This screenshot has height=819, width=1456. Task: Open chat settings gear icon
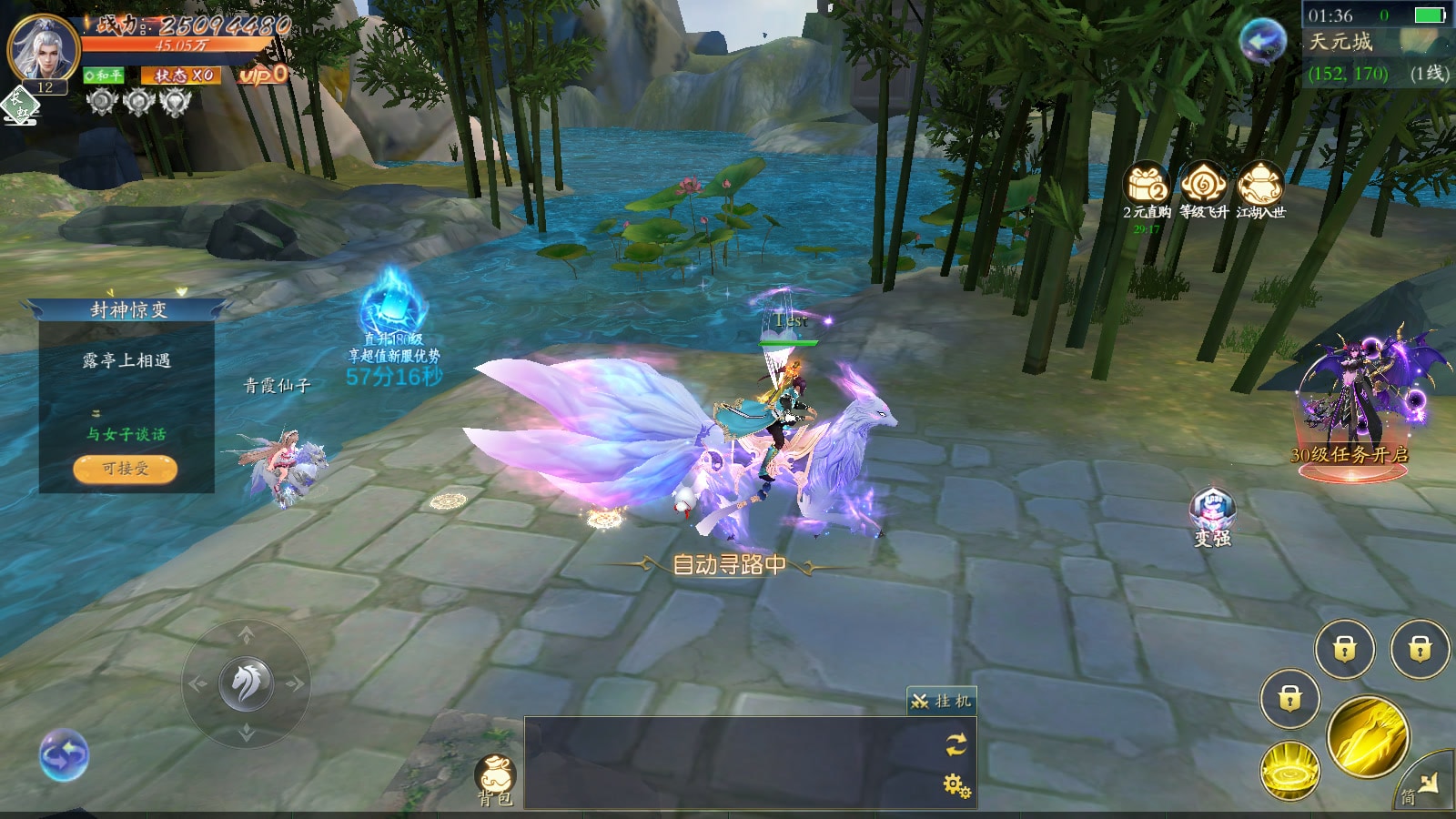click(x=956, y=784)
